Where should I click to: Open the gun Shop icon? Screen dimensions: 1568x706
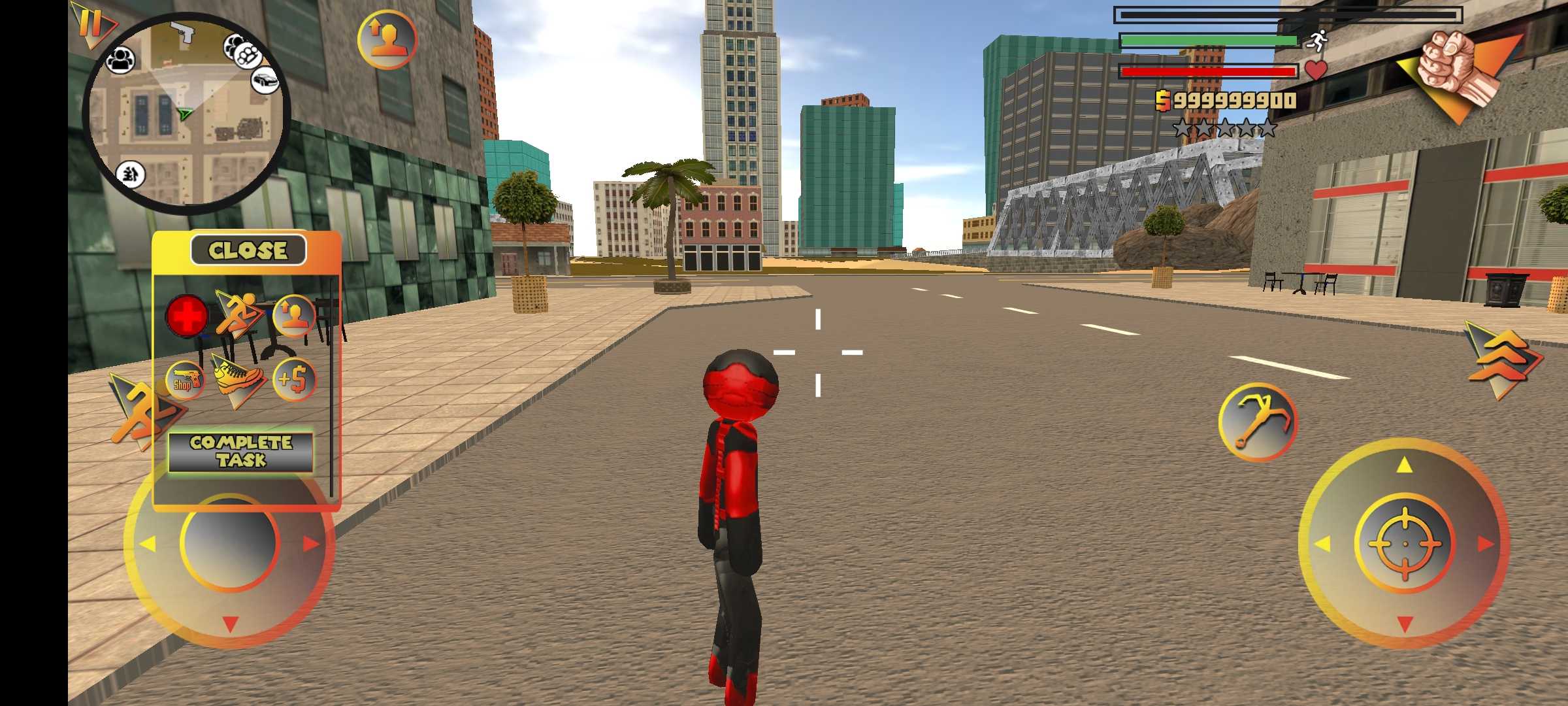(x=185, y=380)
